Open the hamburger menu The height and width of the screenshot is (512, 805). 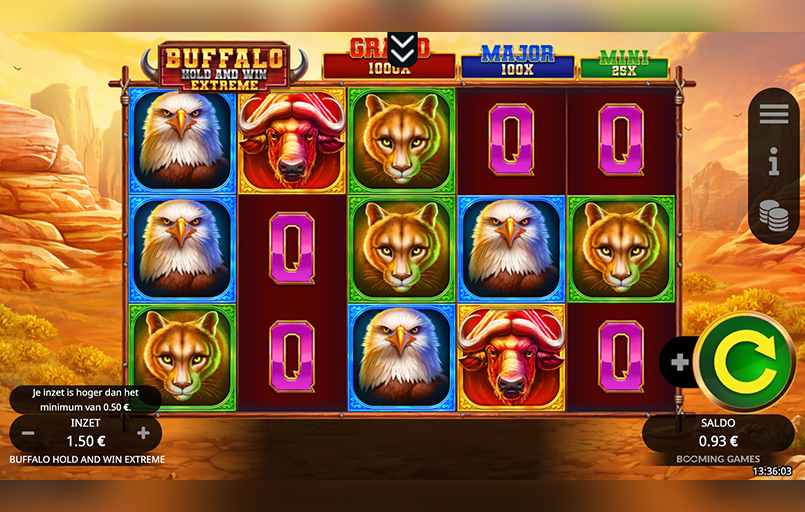coord(773,114)
